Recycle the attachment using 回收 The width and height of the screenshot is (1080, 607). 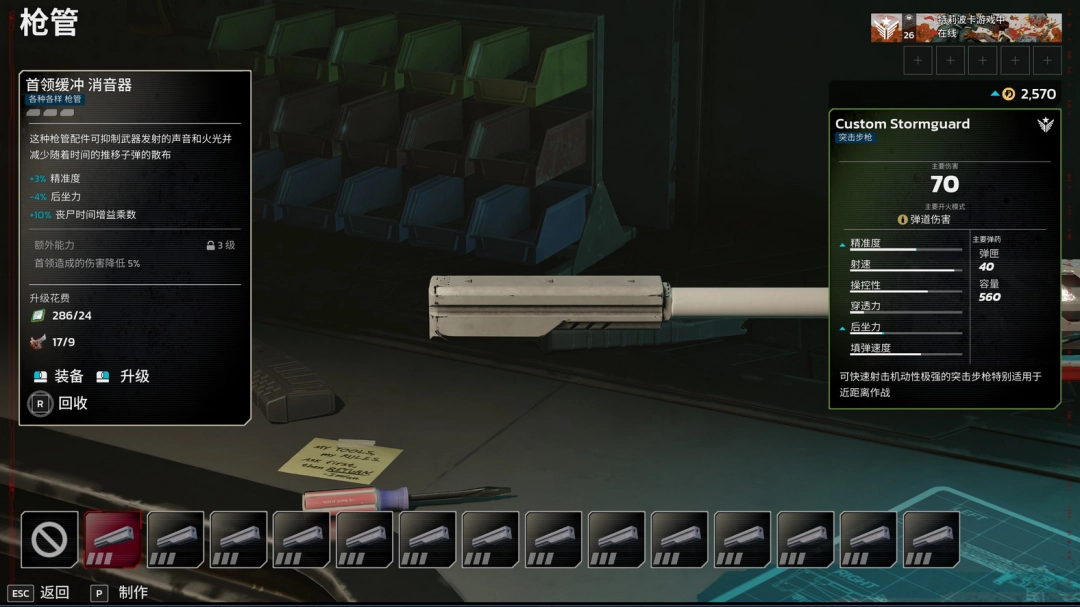(x=60, y=403)
